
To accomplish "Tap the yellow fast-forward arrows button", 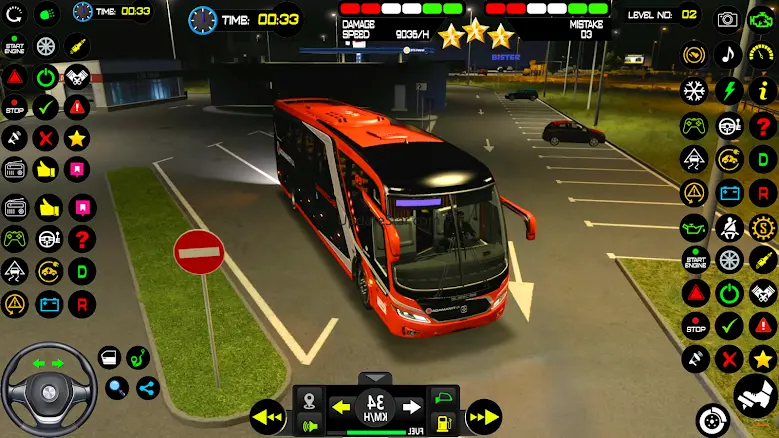I will click(x=484, y=414).
